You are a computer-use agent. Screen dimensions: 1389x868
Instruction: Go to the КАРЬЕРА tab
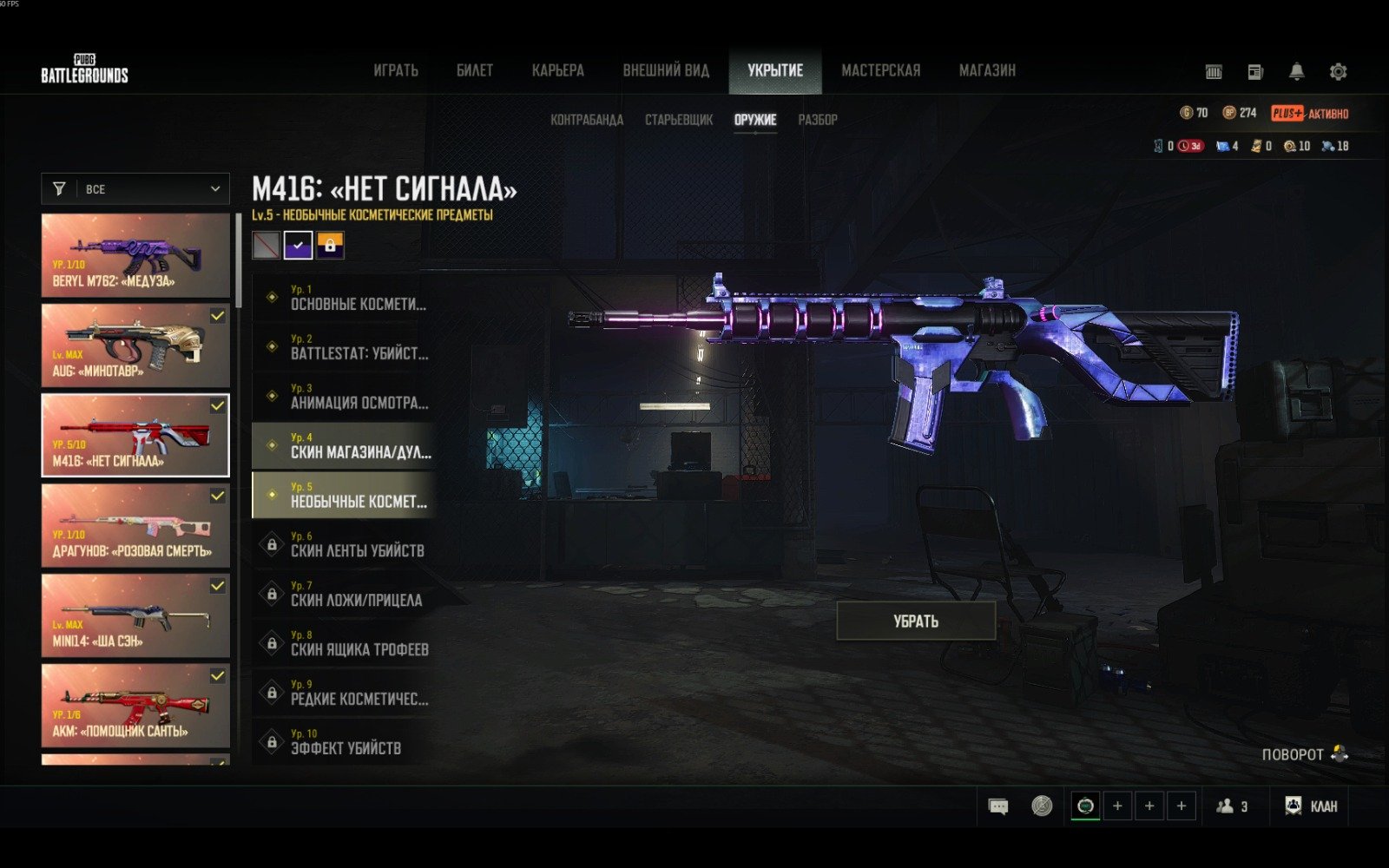pos(557,70)
